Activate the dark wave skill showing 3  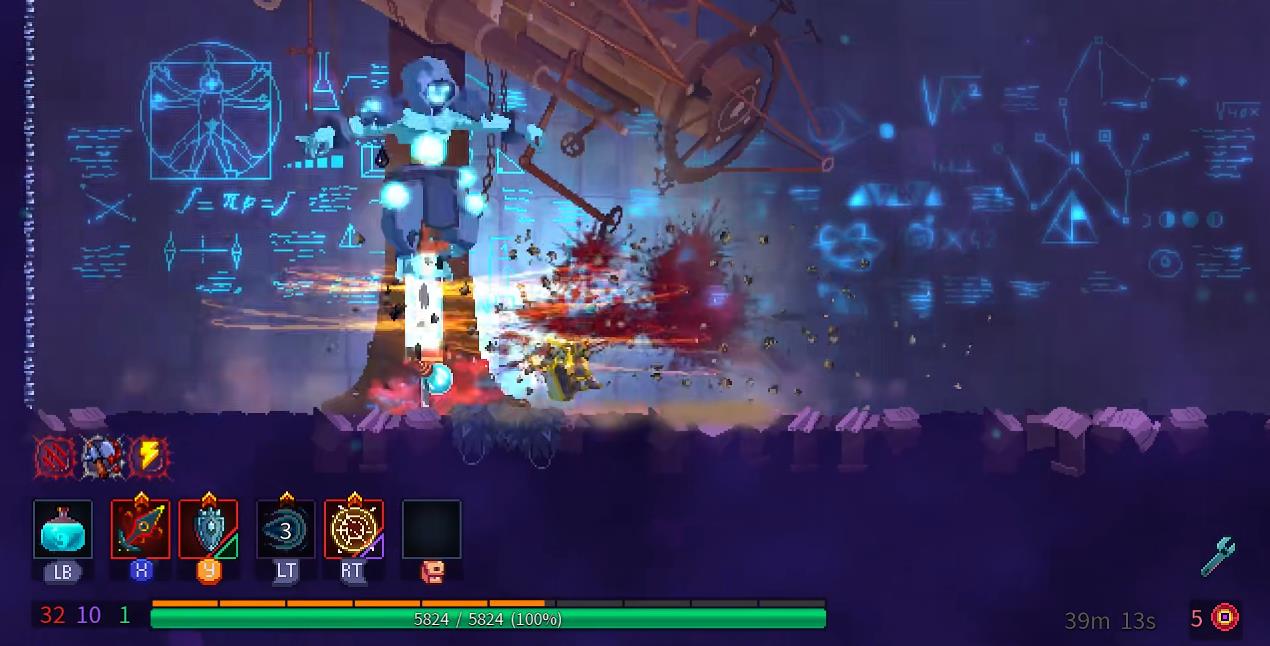[x=286, y=530]
